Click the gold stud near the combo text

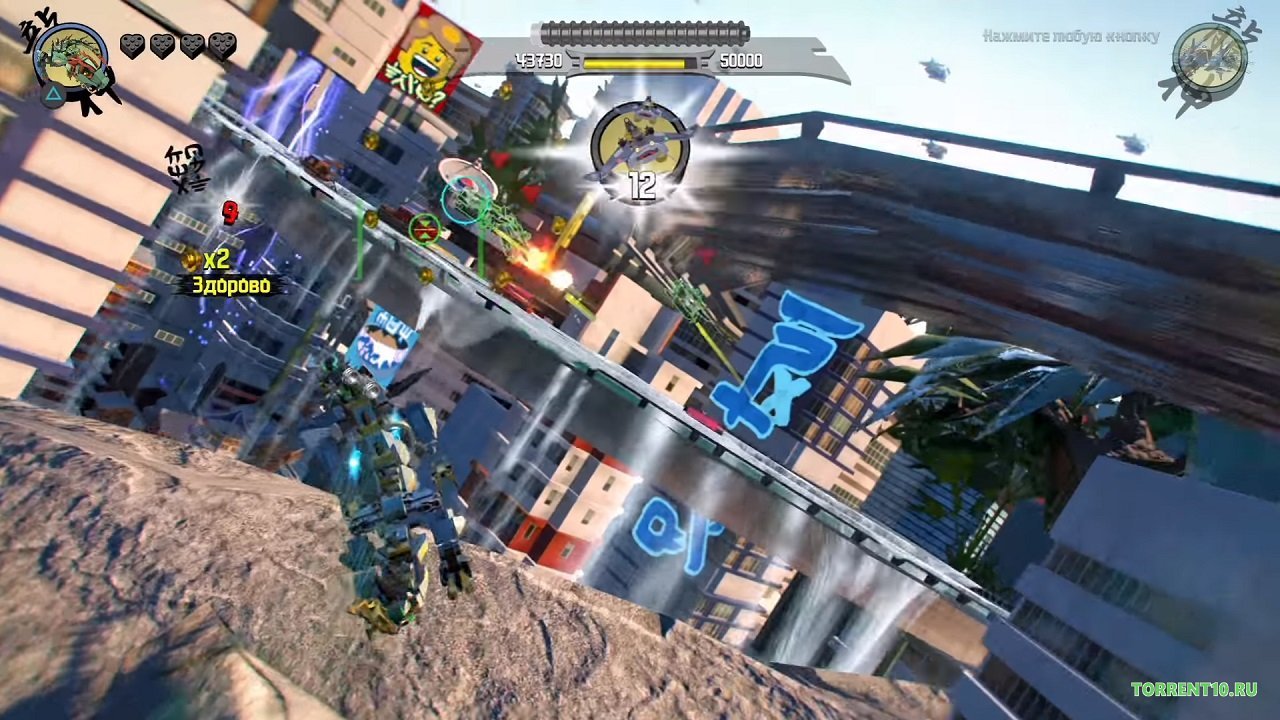191,260
